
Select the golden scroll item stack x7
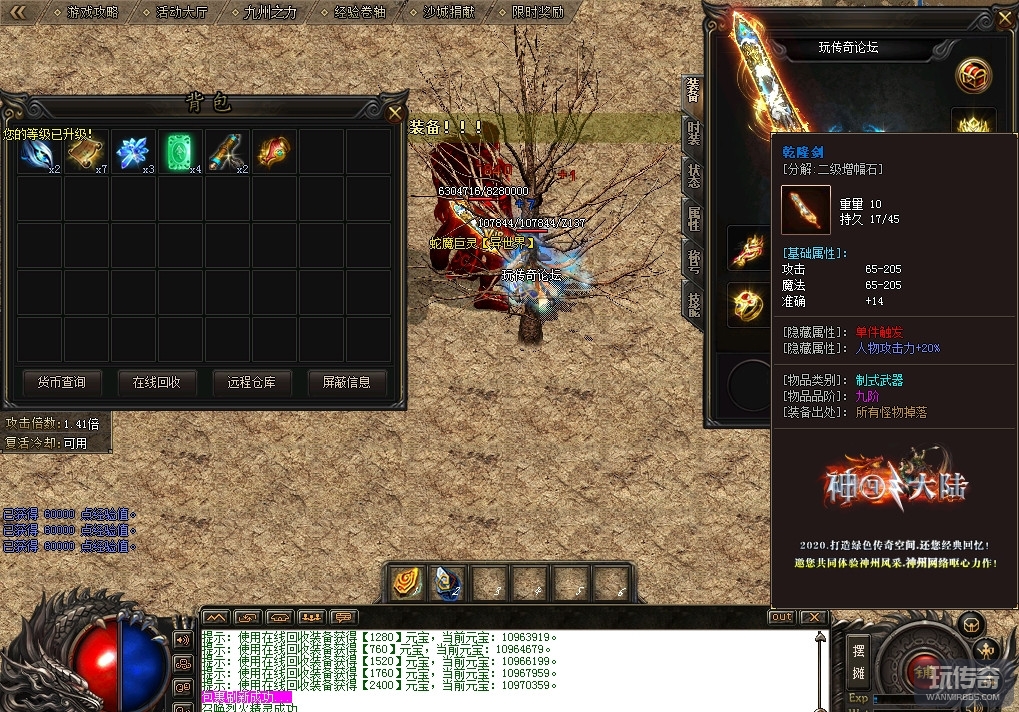[87, 152]
